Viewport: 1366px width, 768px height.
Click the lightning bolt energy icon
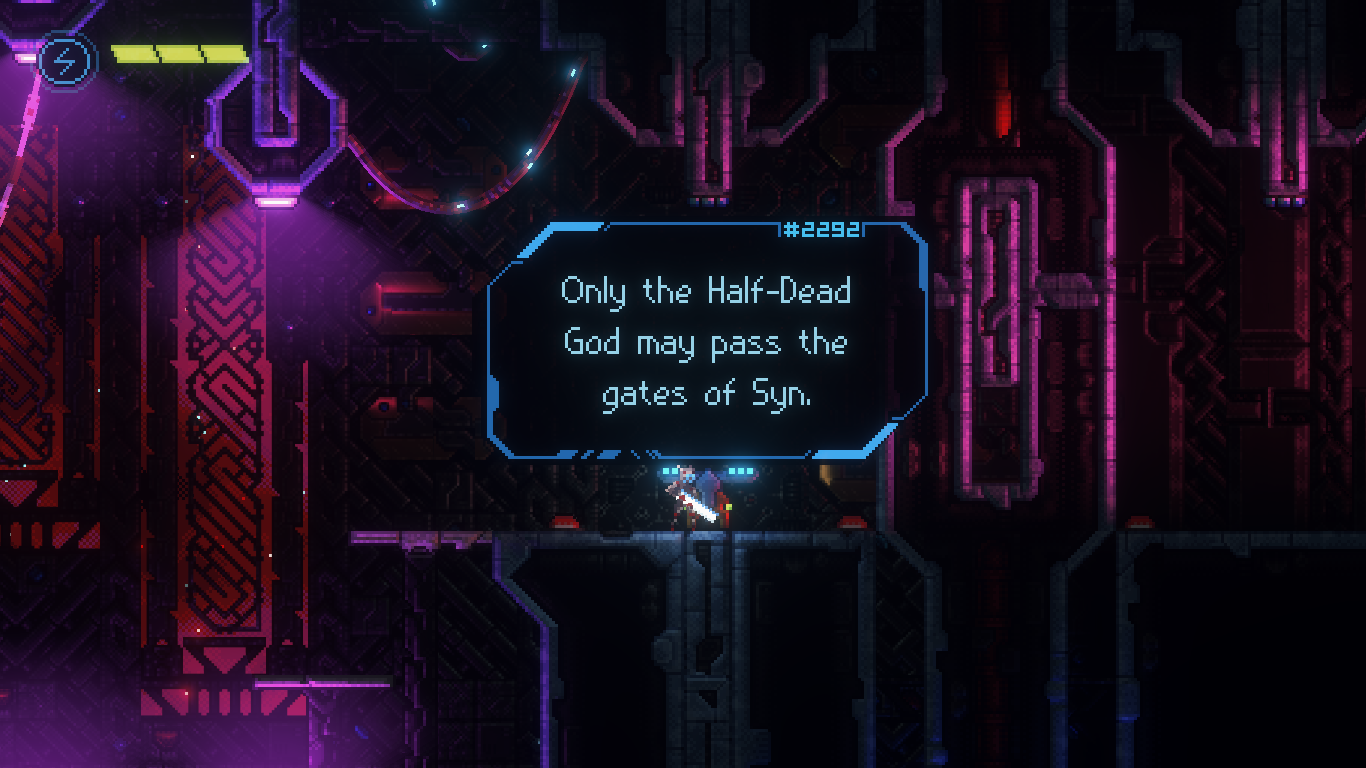coord(65,61)
